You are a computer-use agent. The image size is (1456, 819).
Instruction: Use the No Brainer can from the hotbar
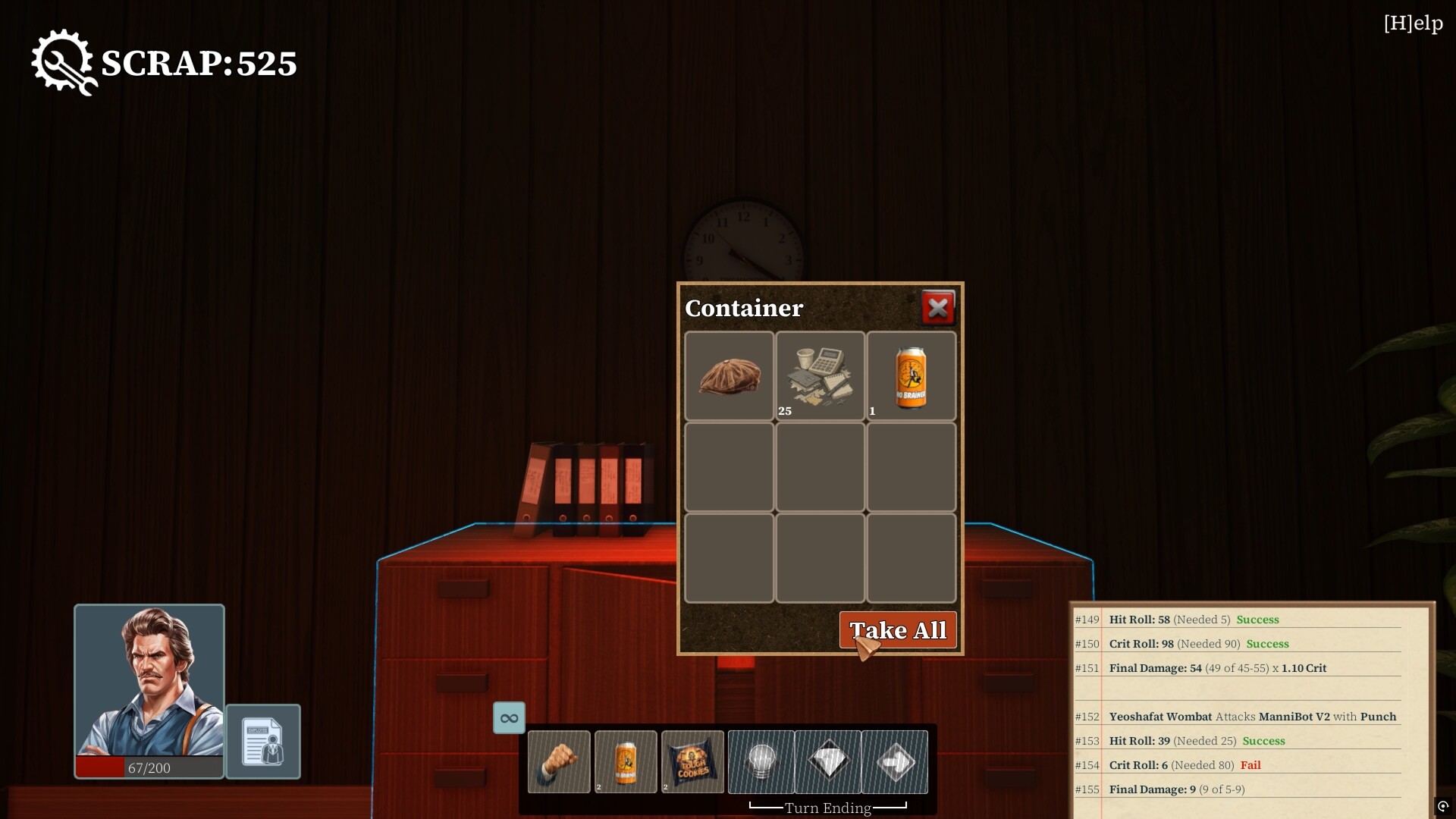[626, 761]
